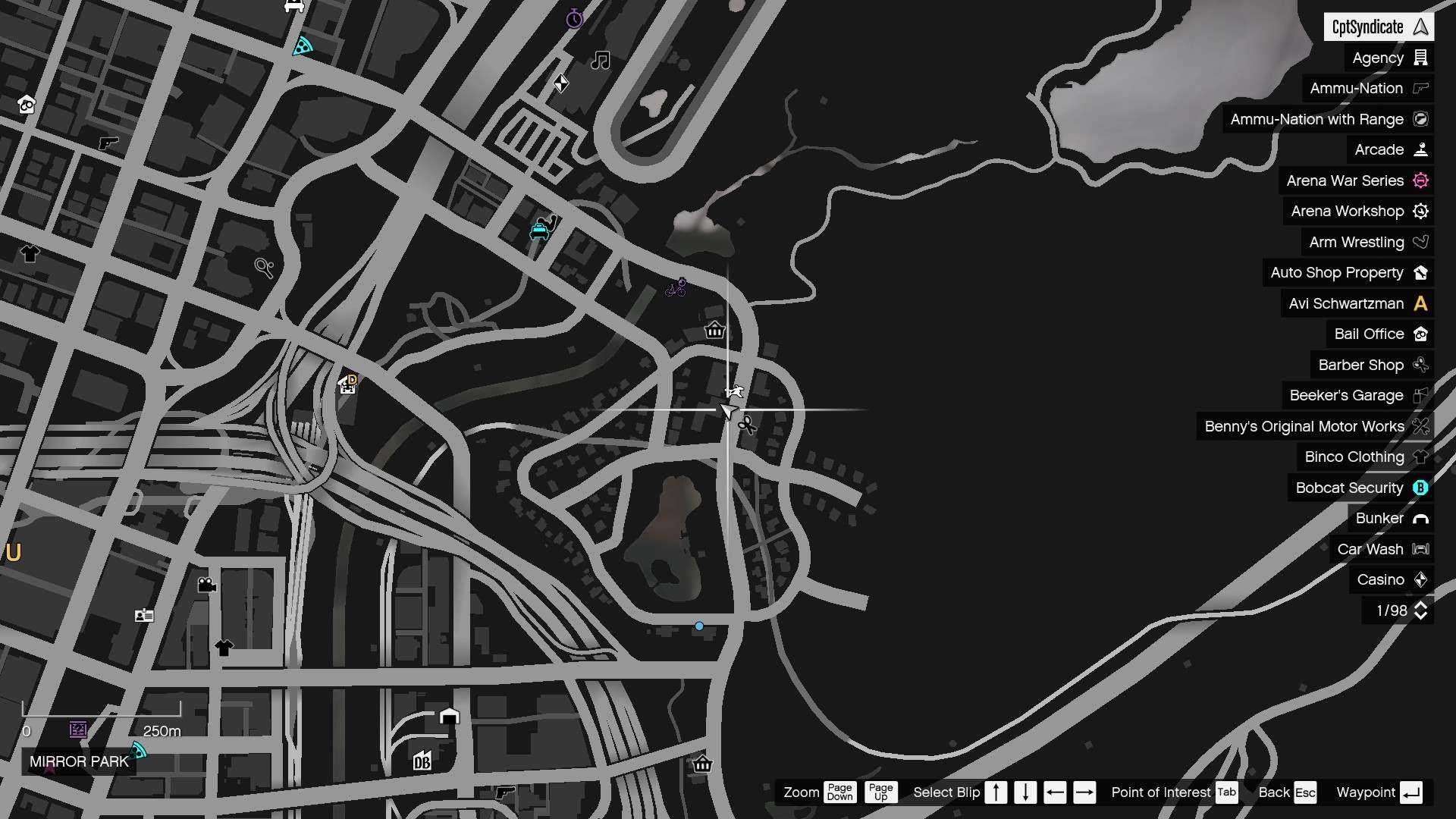Click the Point of Interest Tab control
Screen dimensions: 1456x819
(1227, 792)
